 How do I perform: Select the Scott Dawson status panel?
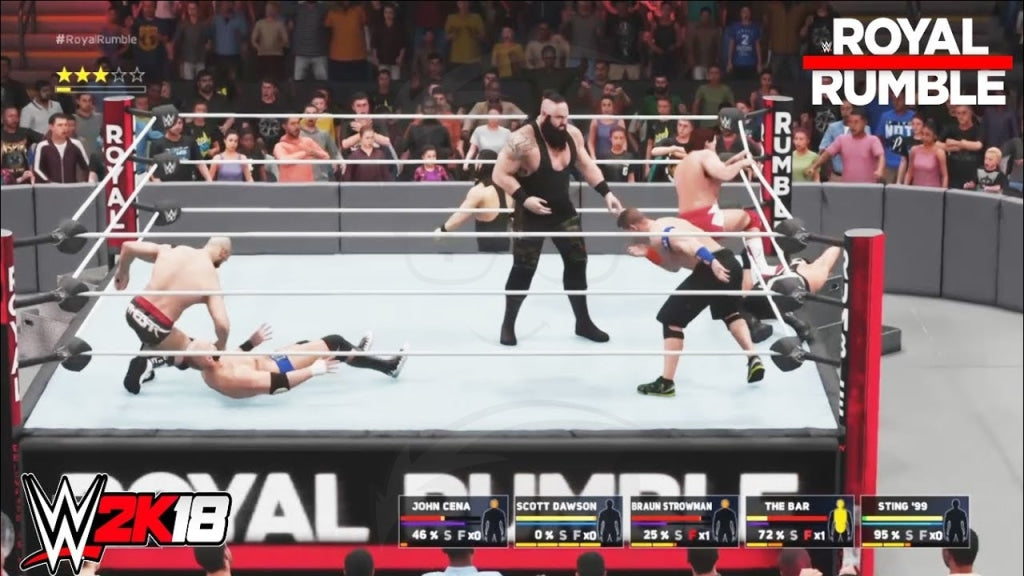[568, 521]
